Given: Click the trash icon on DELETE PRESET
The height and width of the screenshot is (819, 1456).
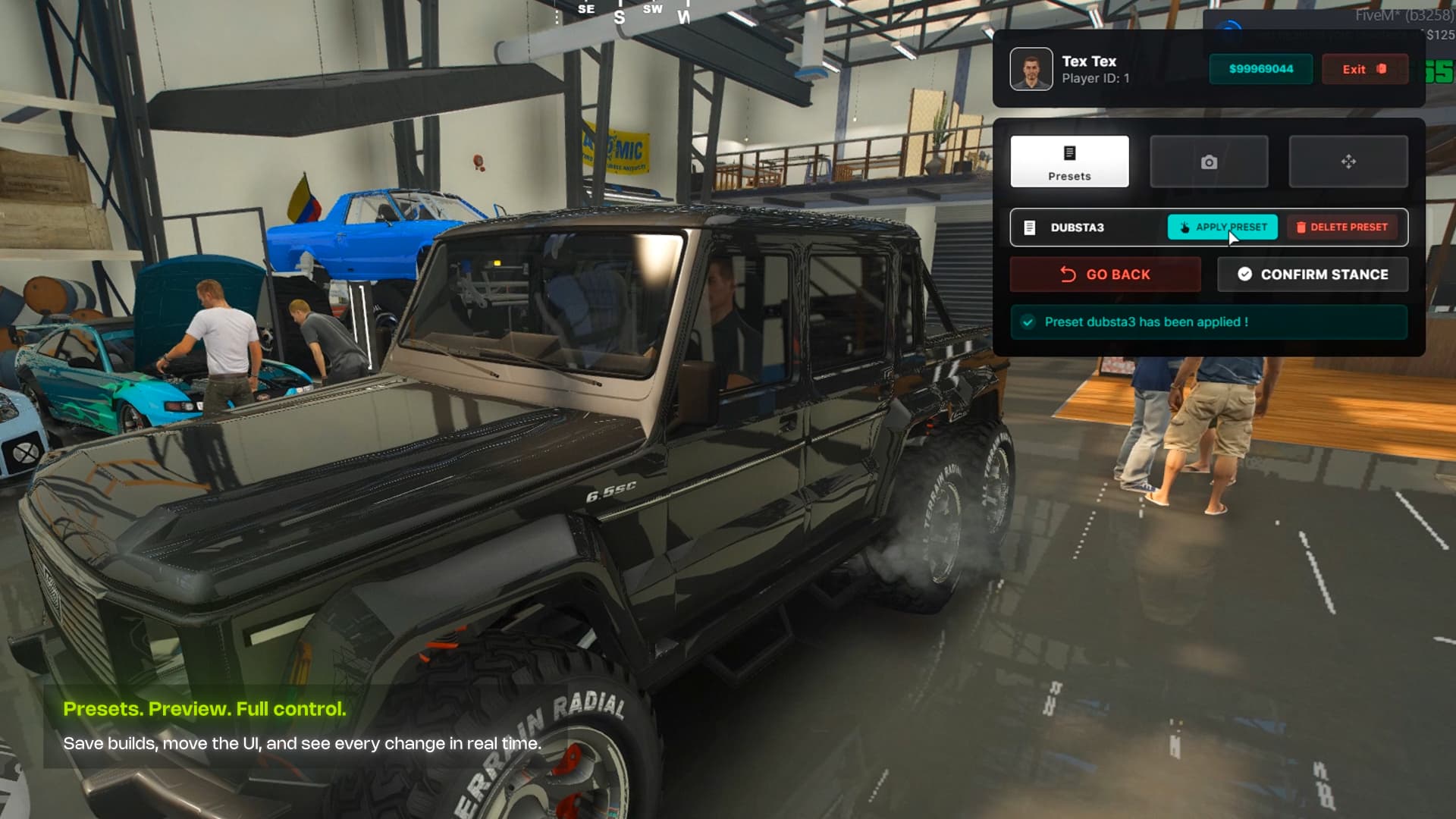Looking at the screenshot, I should (1301, 227).
